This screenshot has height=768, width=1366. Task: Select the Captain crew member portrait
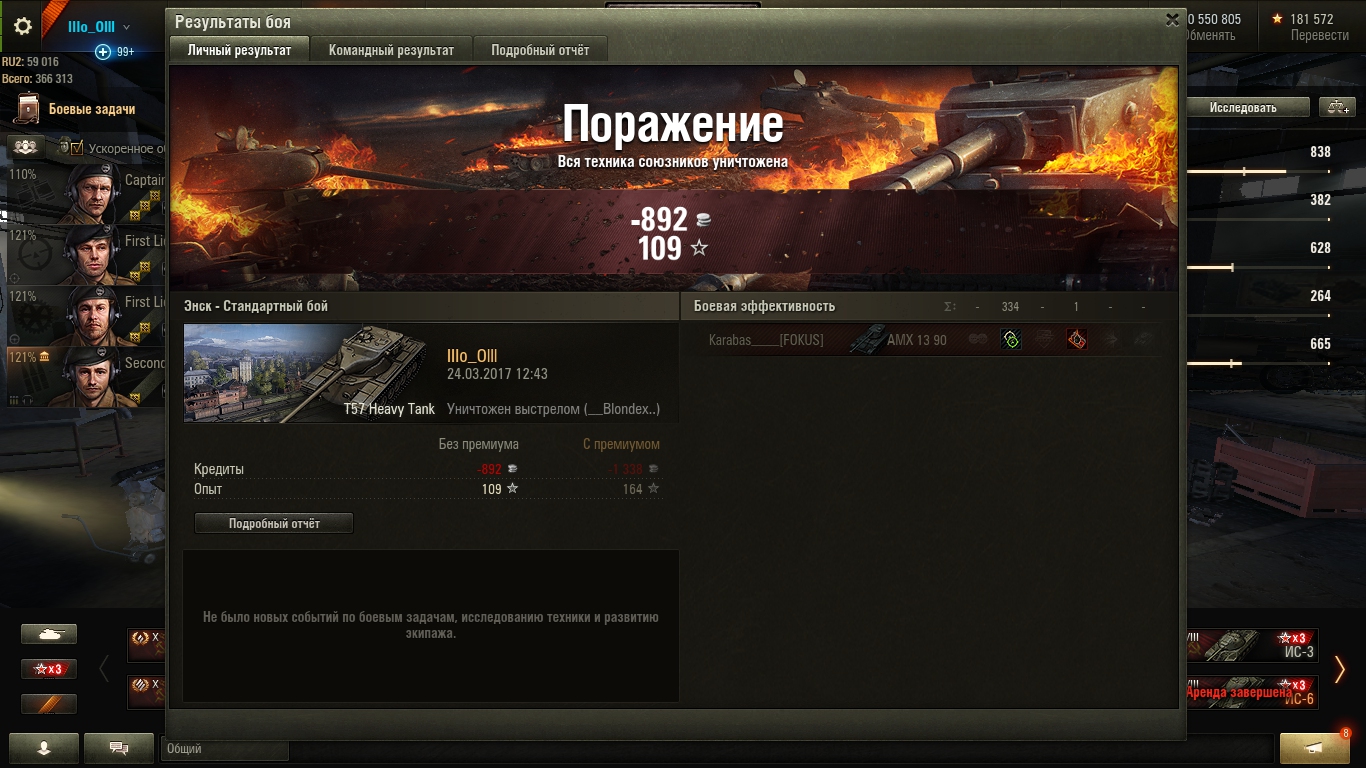pos(88,193)
